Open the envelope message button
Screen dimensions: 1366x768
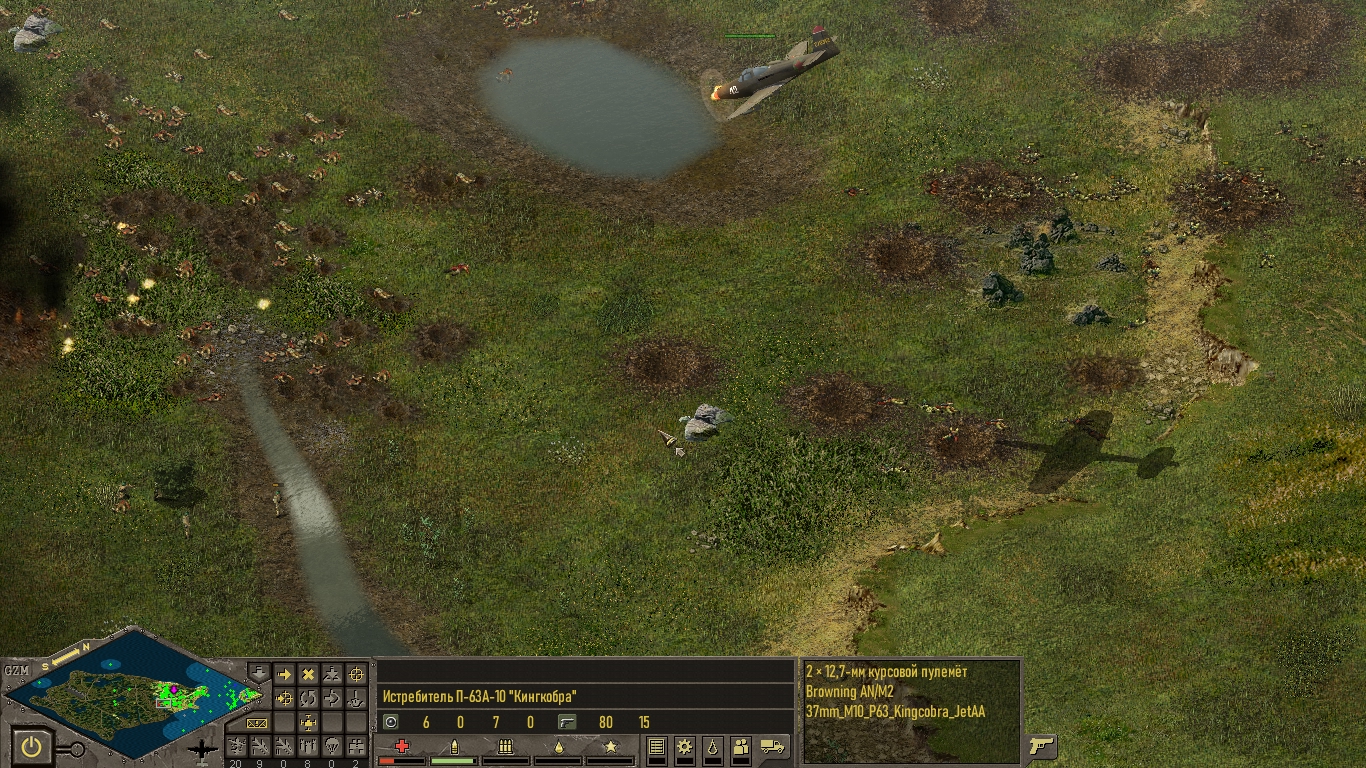[x=257, y=722]
